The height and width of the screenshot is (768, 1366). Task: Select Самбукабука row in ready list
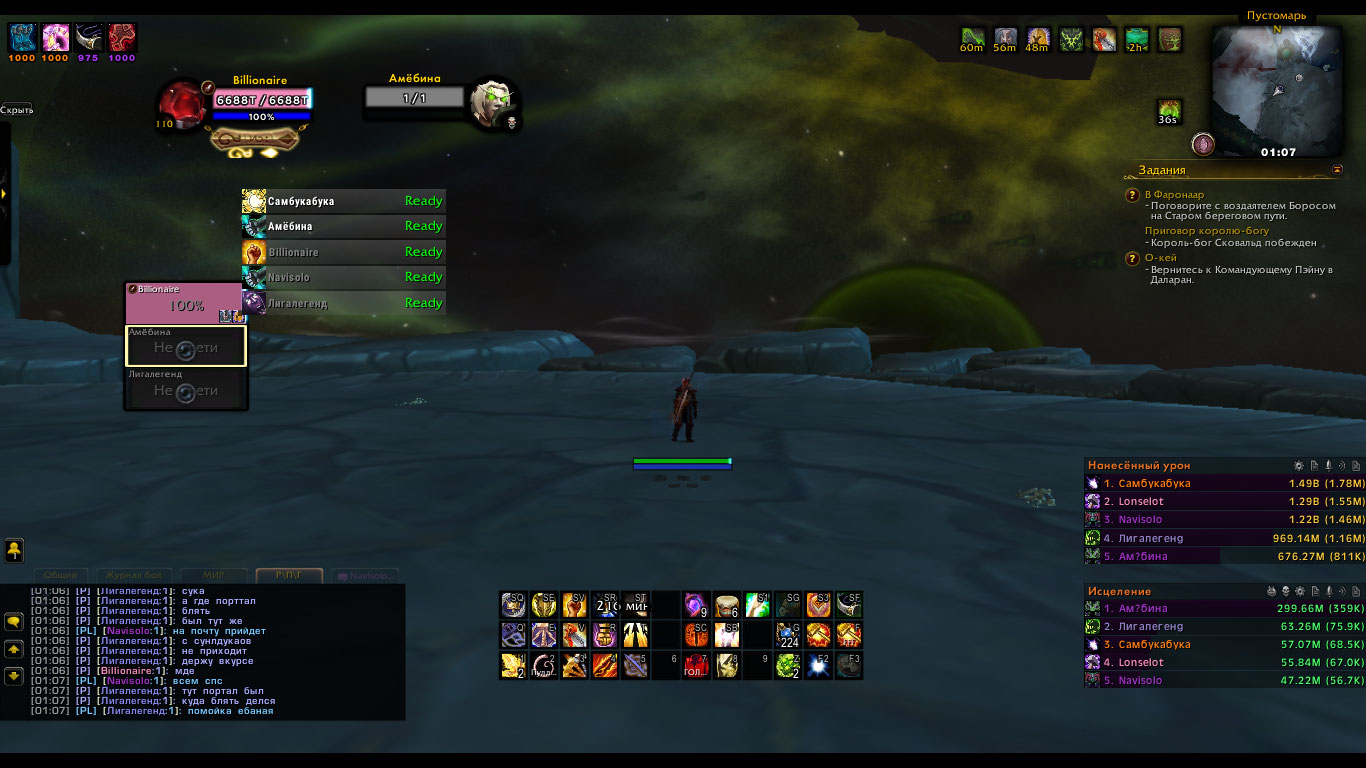coord(343,201)
